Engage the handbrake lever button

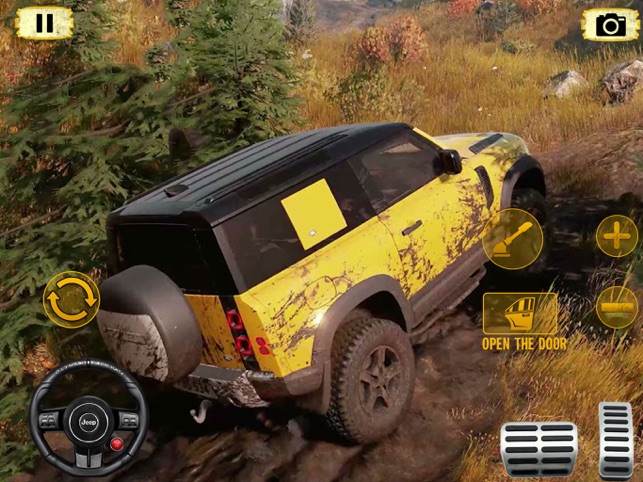click(x=513, y=240)
